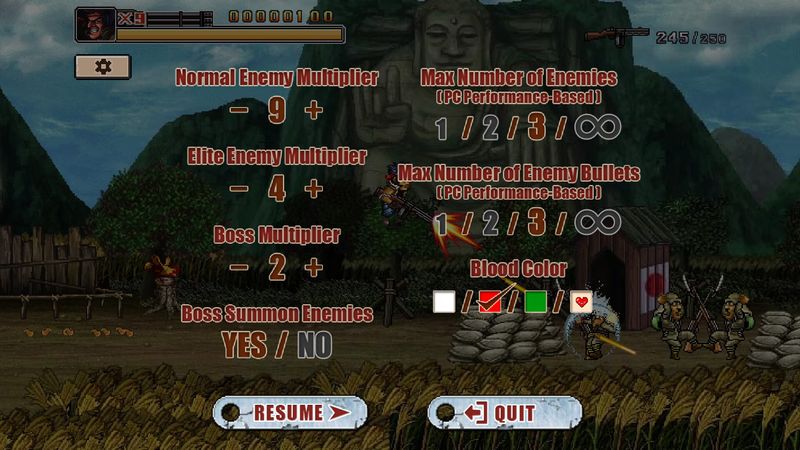Screen dimensions: 800x450
Task: Resume the game
Action: pos(289,412)
